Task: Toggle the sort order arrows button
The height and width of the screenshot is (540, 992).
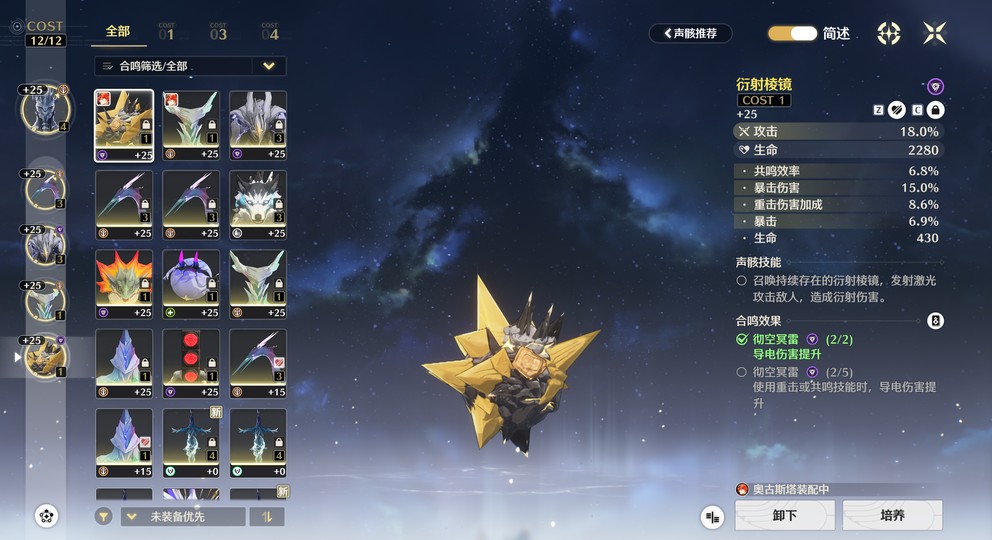Action: (267, 516)
